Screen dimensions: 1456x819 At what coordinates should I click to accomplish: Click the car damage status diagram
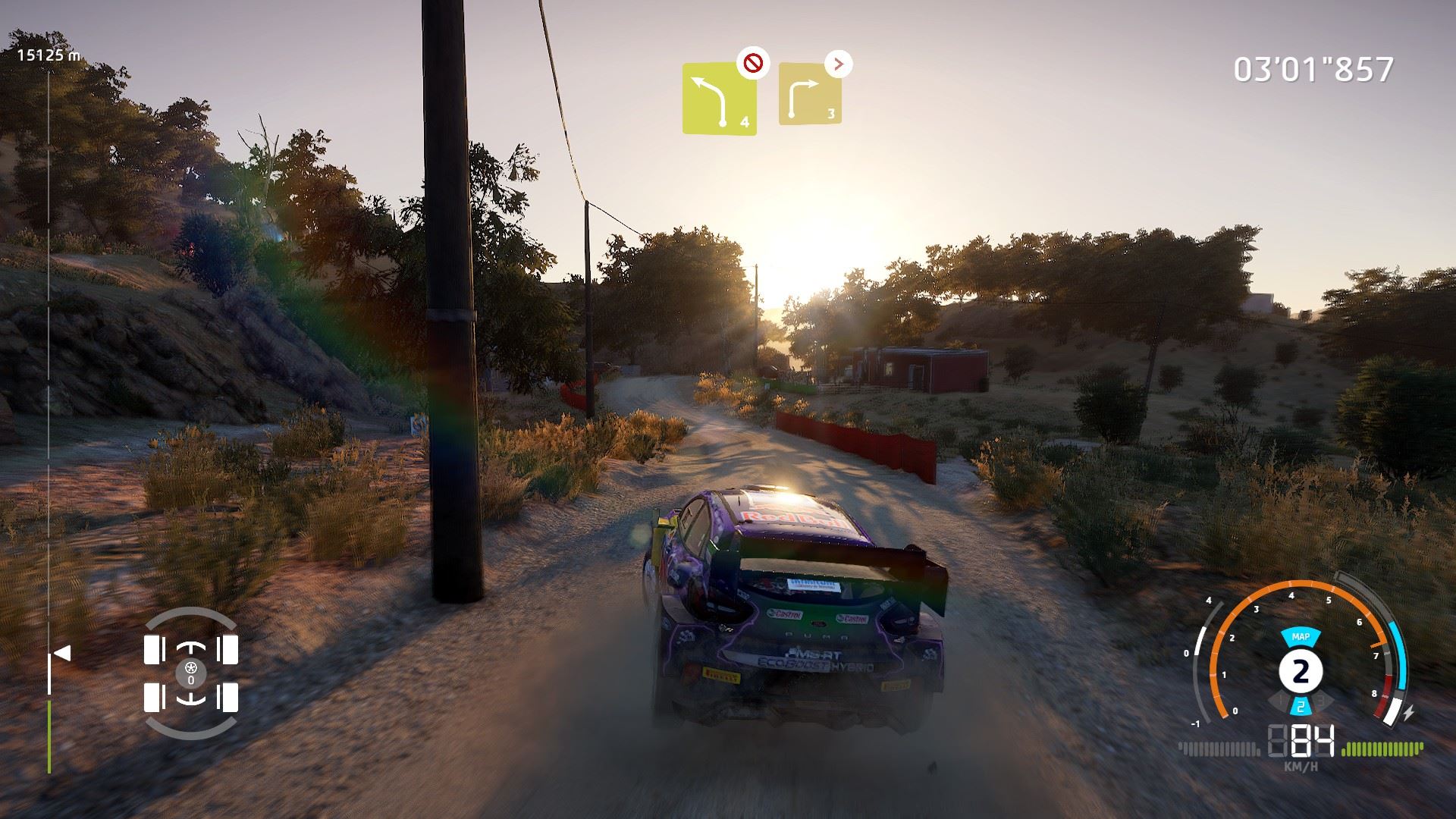pyautogui.click(x=190, y=673)
